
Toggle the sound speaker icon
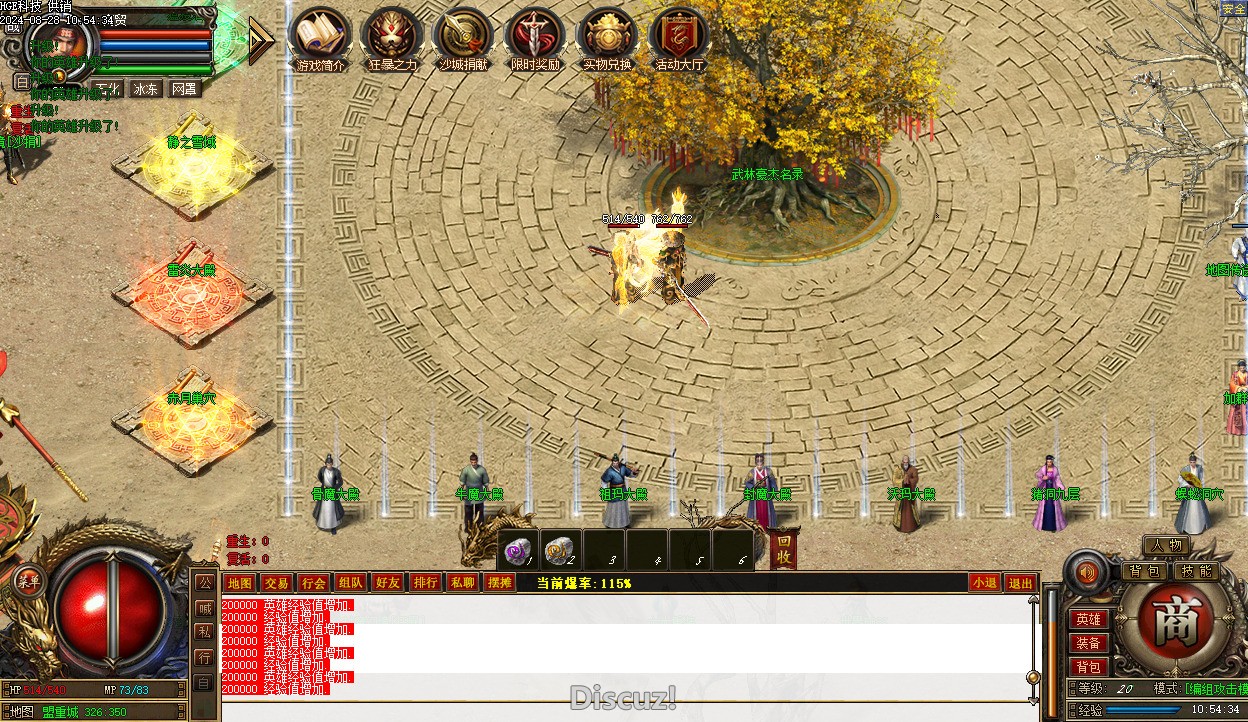click(x=1087, y=572)
